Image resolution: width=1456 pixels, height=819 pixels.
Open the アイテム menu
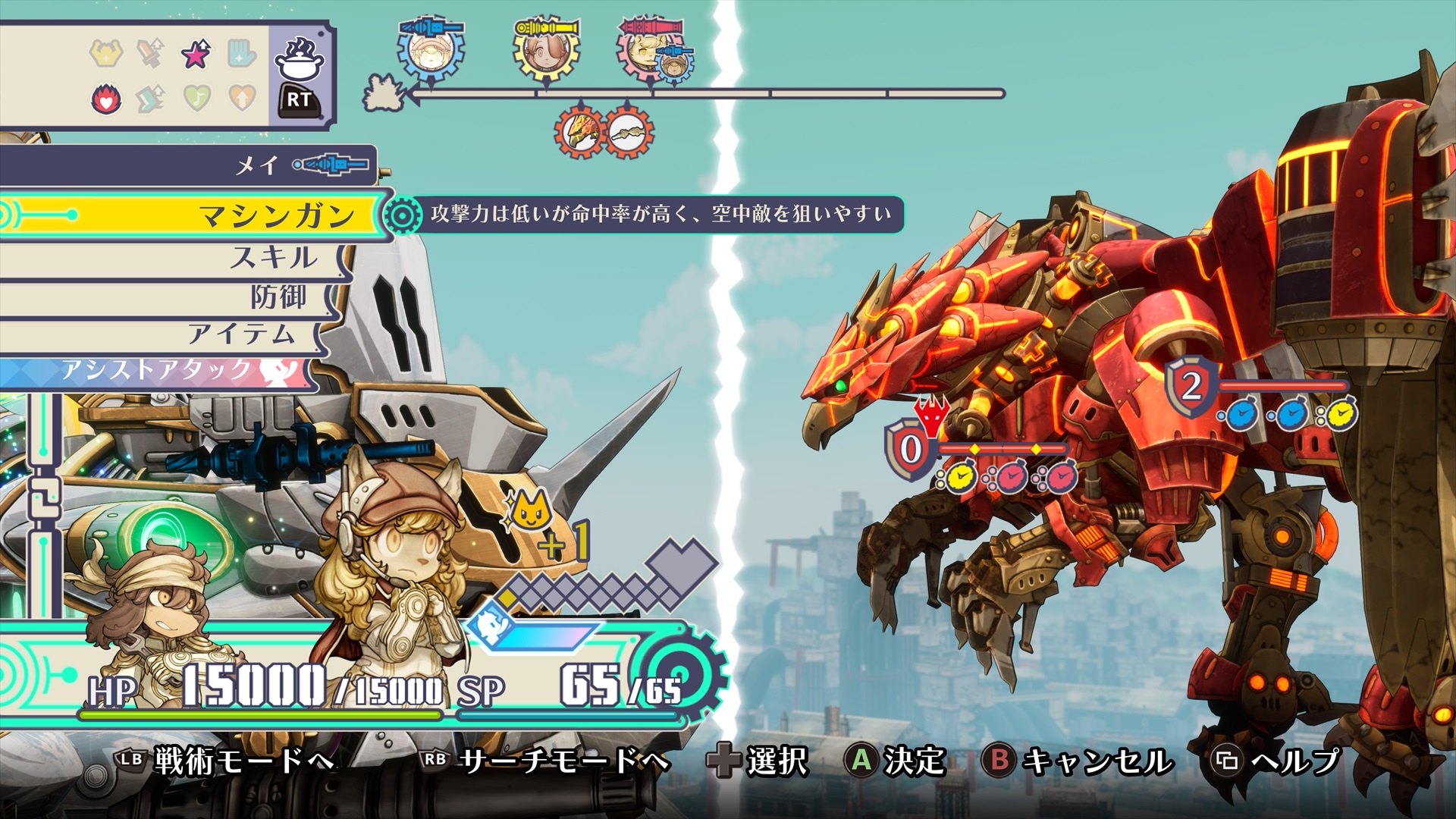click(x=240, y=334)
